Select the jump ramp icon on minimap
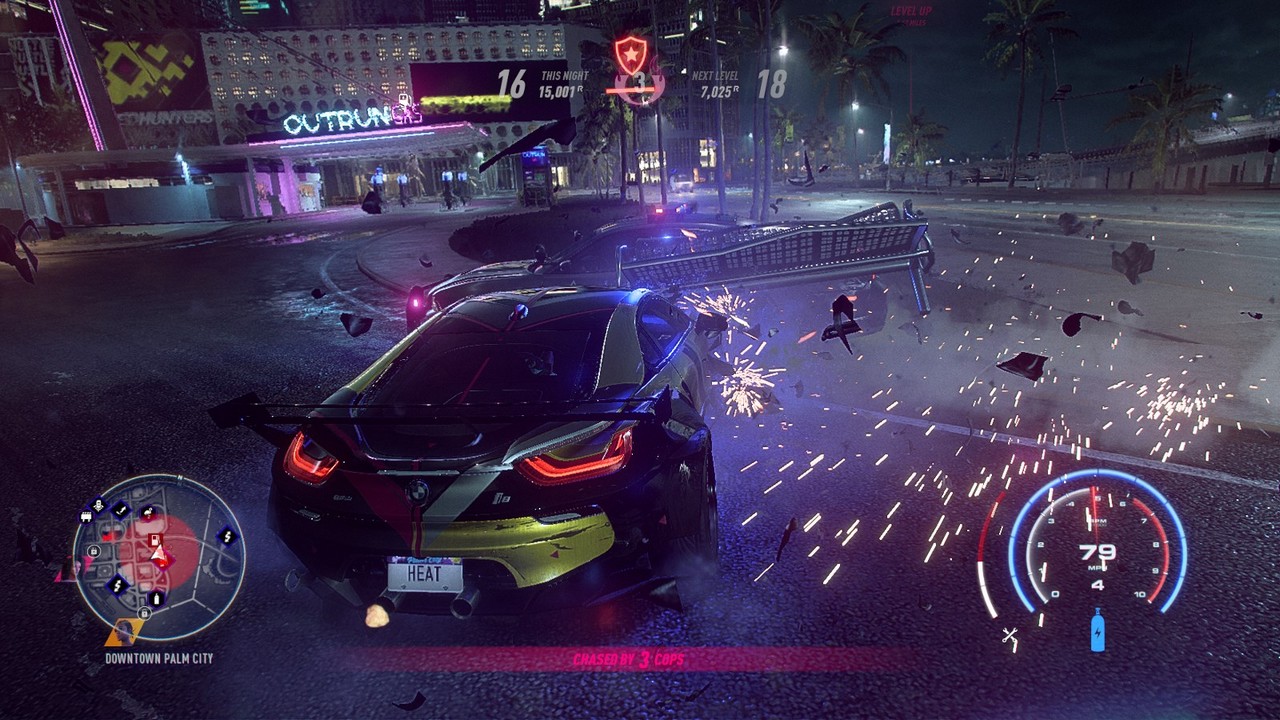 [122, 510]
